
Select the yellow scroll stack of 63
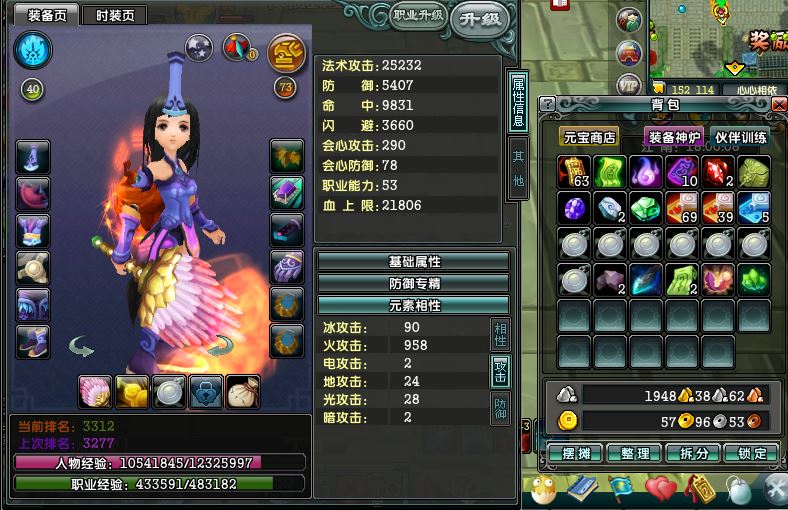575,172
